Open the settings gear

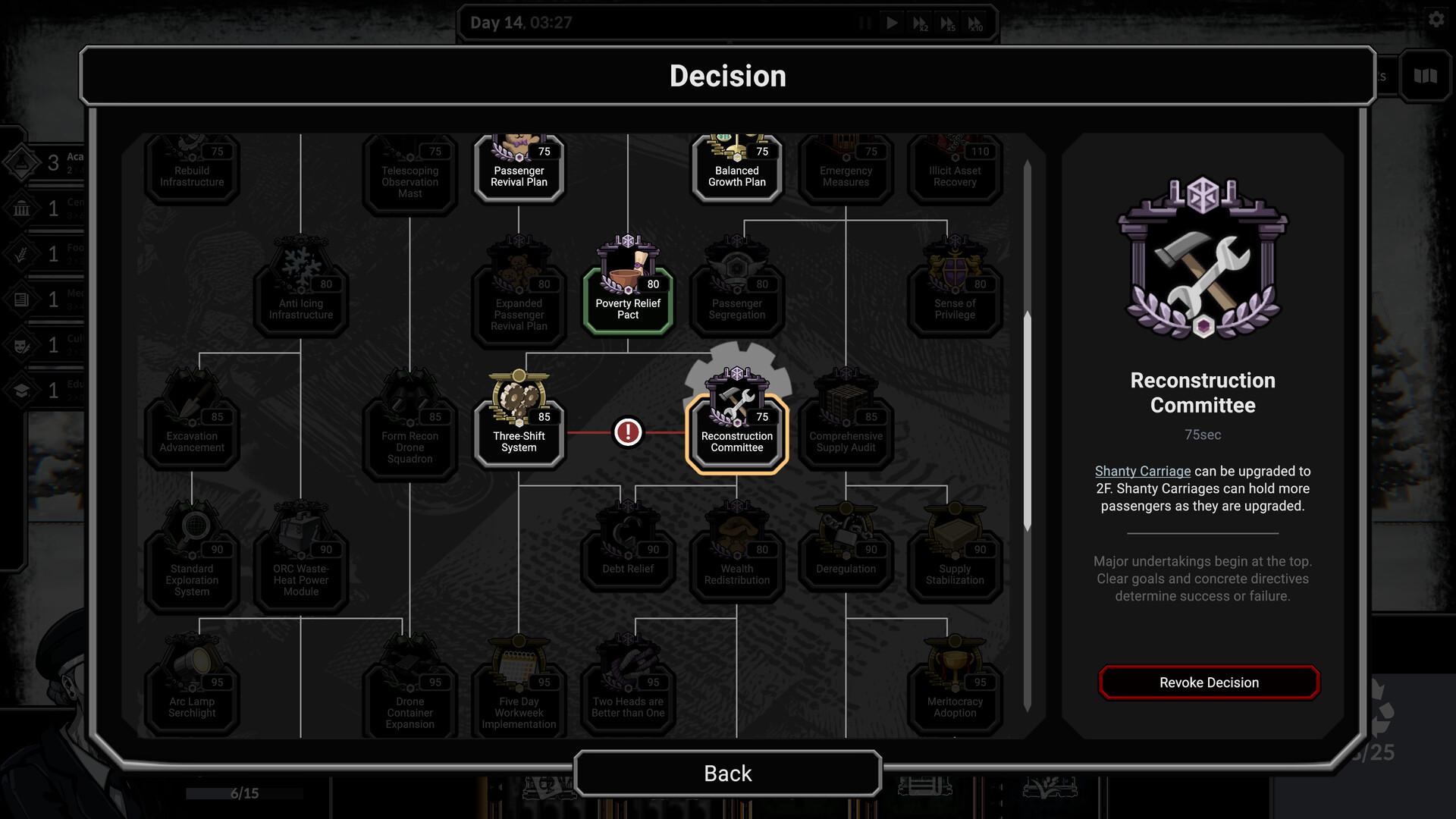1436,20
